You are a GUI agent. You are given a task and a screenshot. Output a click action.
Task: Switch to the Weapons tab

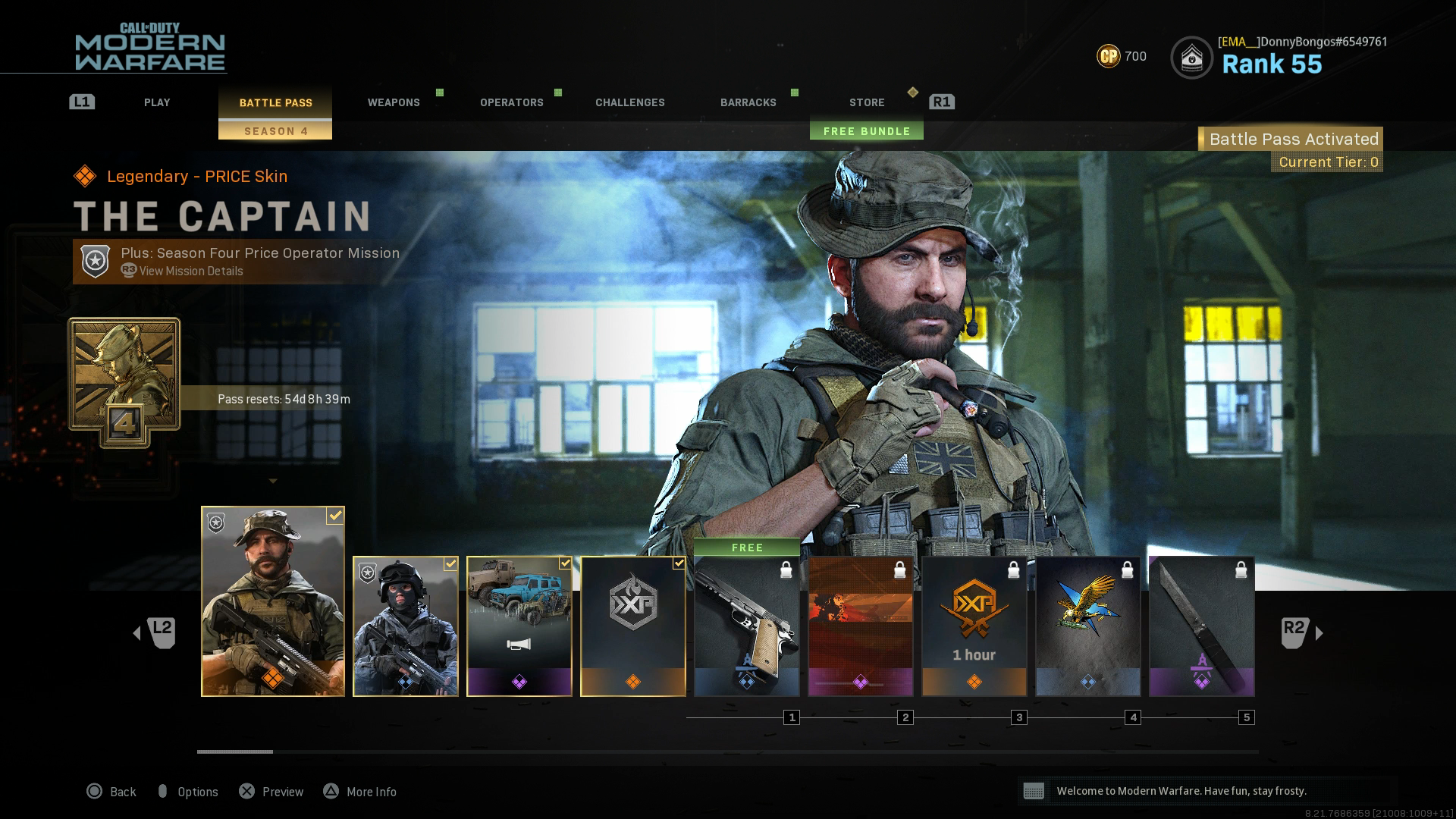pyautogui.click(x=394, y=102)
